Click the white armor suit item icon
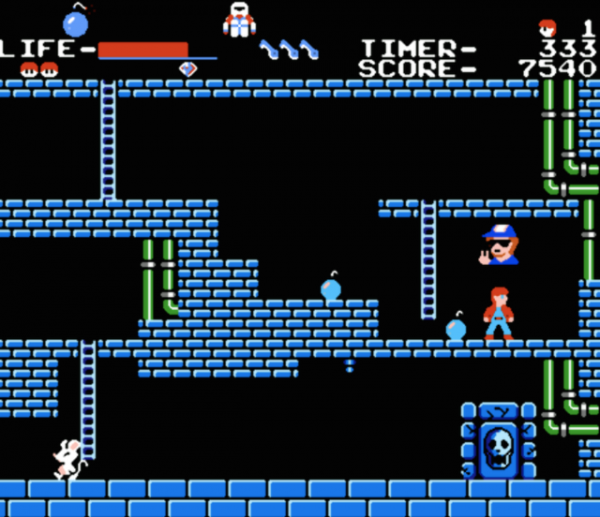Screen dimensions: 600x517 click(239, 20)
